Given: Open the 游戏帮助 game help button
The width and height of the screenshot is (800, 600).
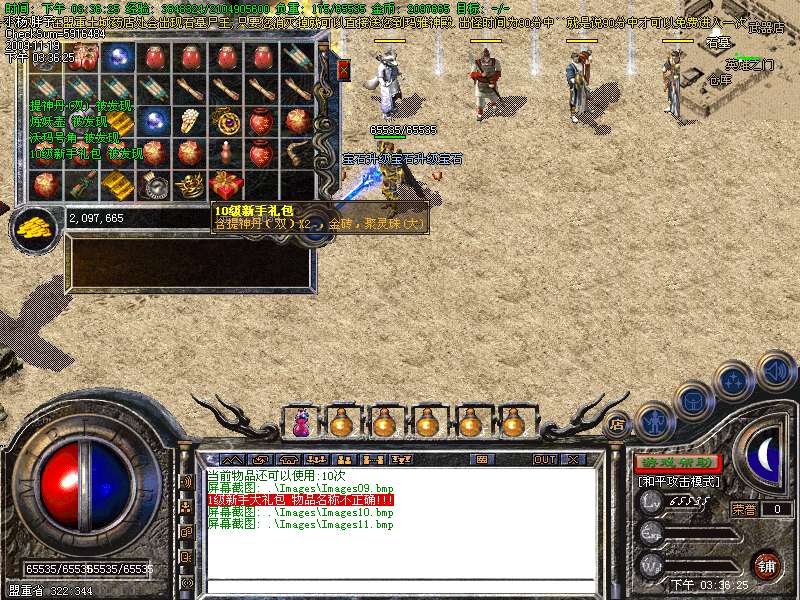Looking at the screenshot, I should tap(677, 463).
